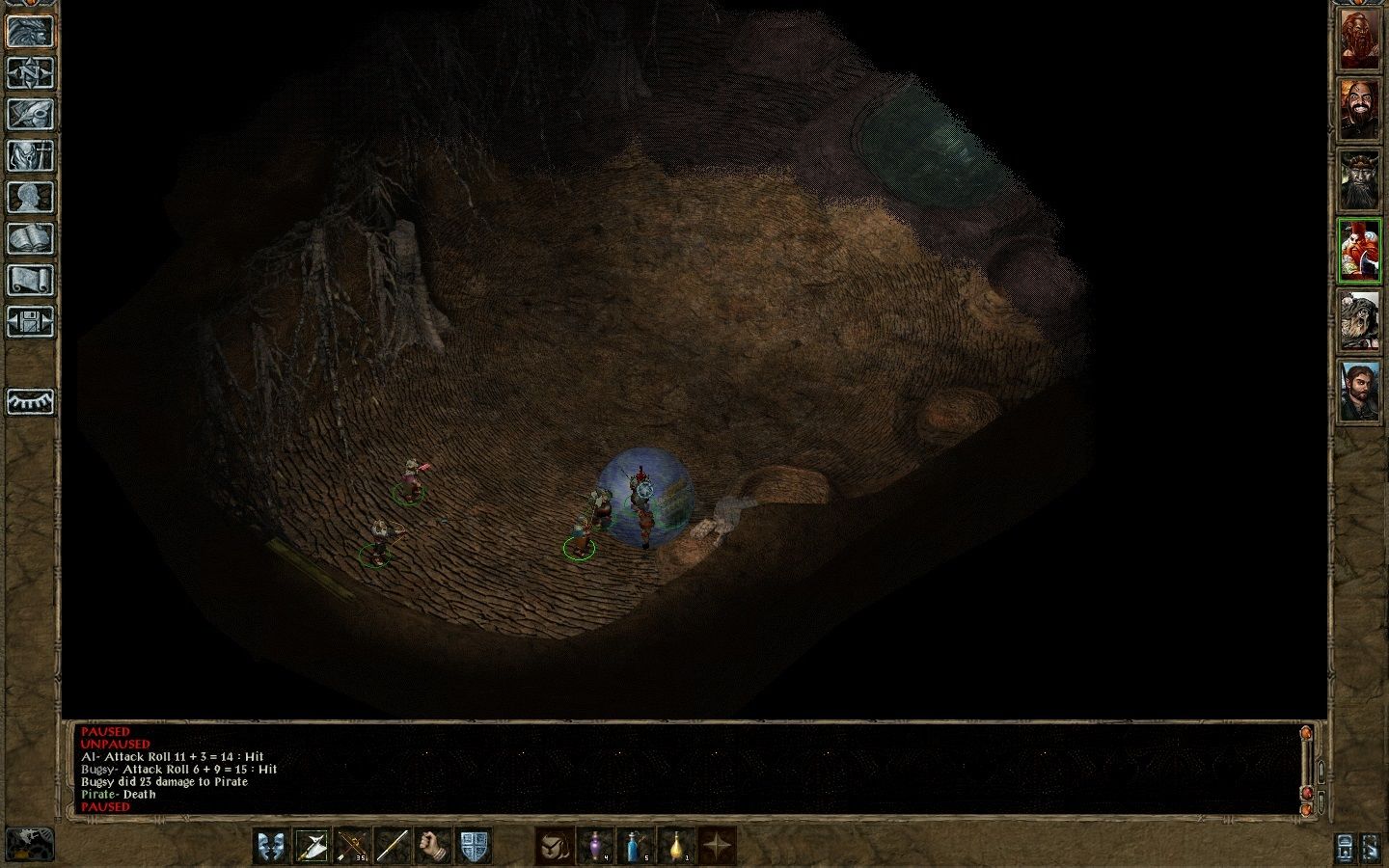Viewport: 1389px width, 868px height.
Task: Open the area map compass button
Action: (30, 72)
